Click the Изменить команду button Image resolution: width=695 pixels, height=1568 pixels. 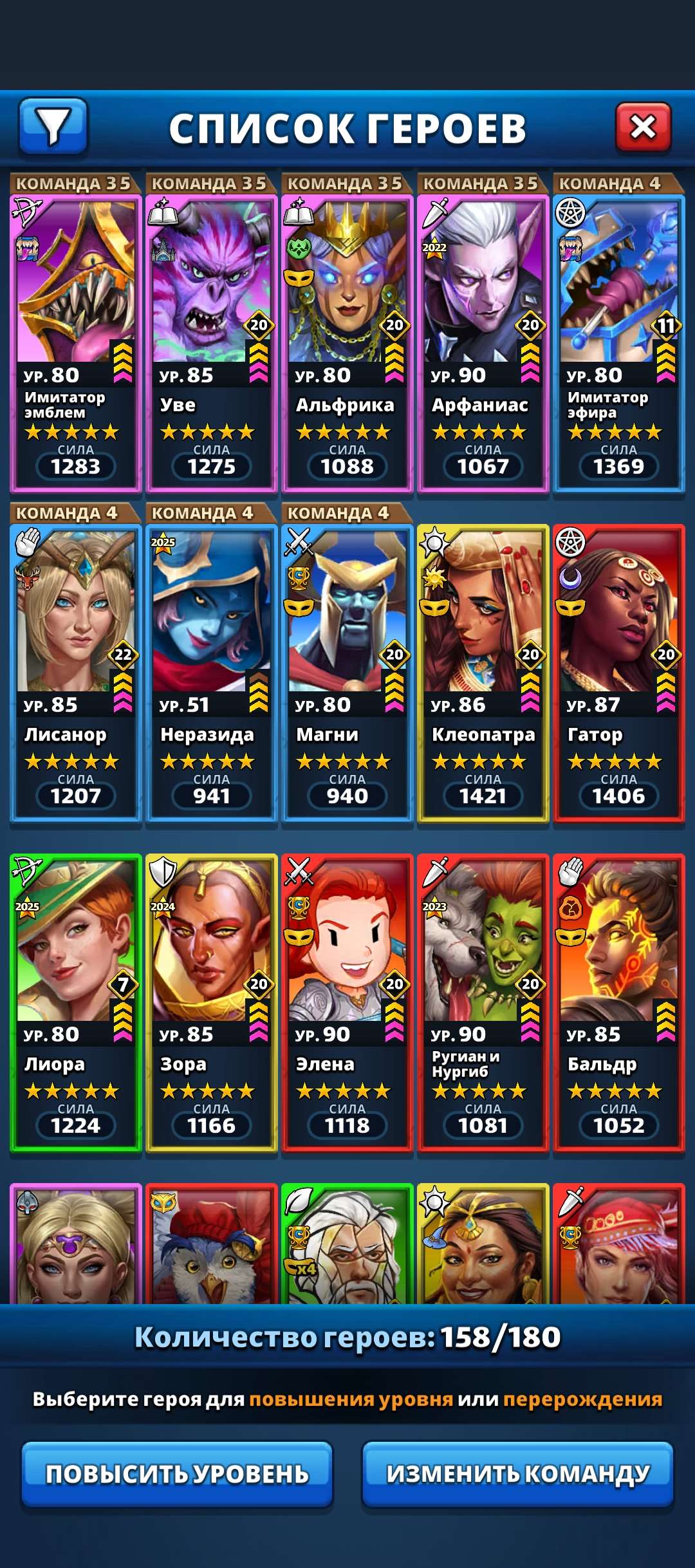518,1474
